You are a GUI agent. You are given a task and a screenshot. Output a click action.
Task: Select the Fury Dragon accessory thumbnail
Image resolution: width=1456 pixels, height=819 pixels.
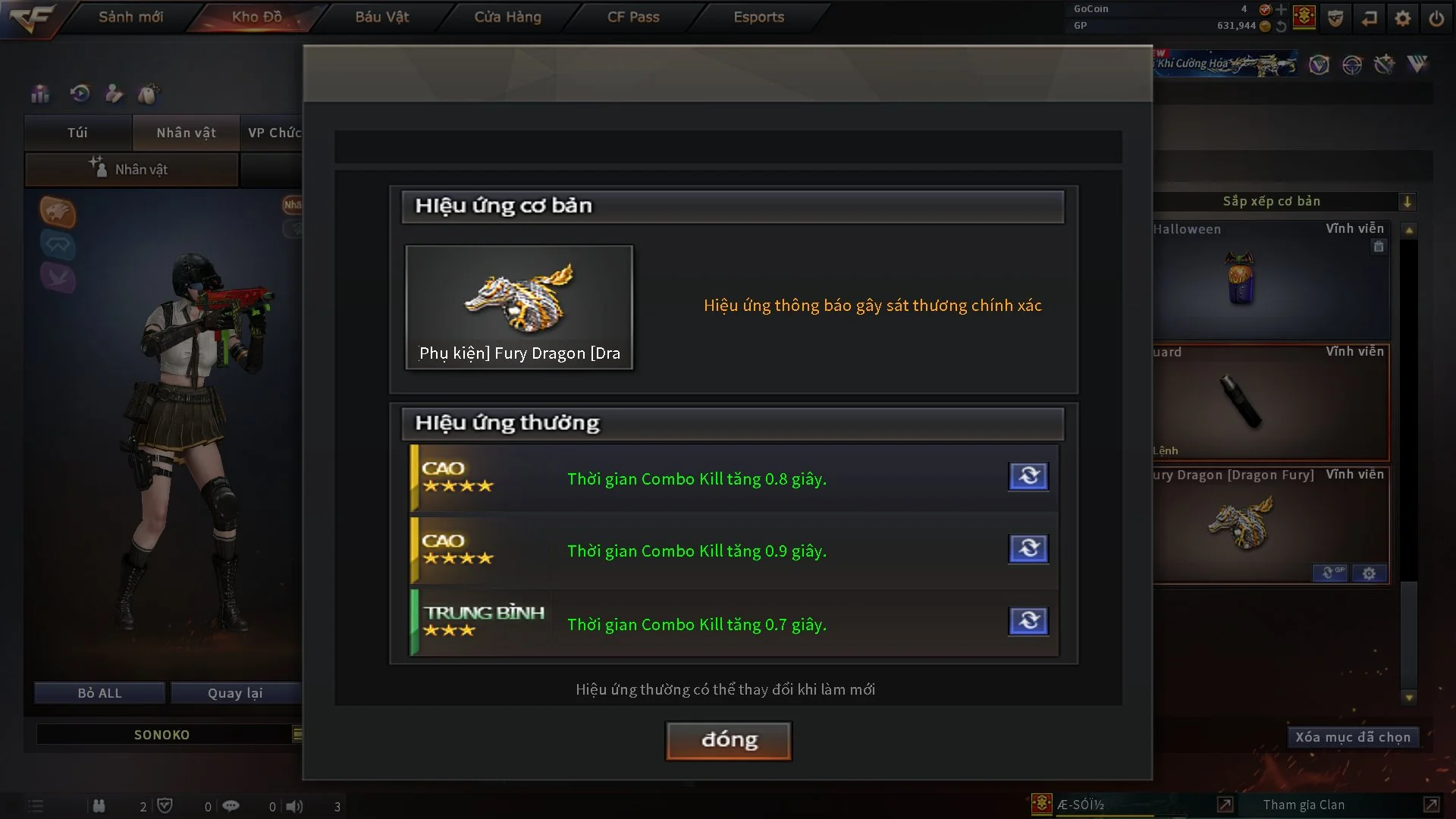click(x=519, y=307)
